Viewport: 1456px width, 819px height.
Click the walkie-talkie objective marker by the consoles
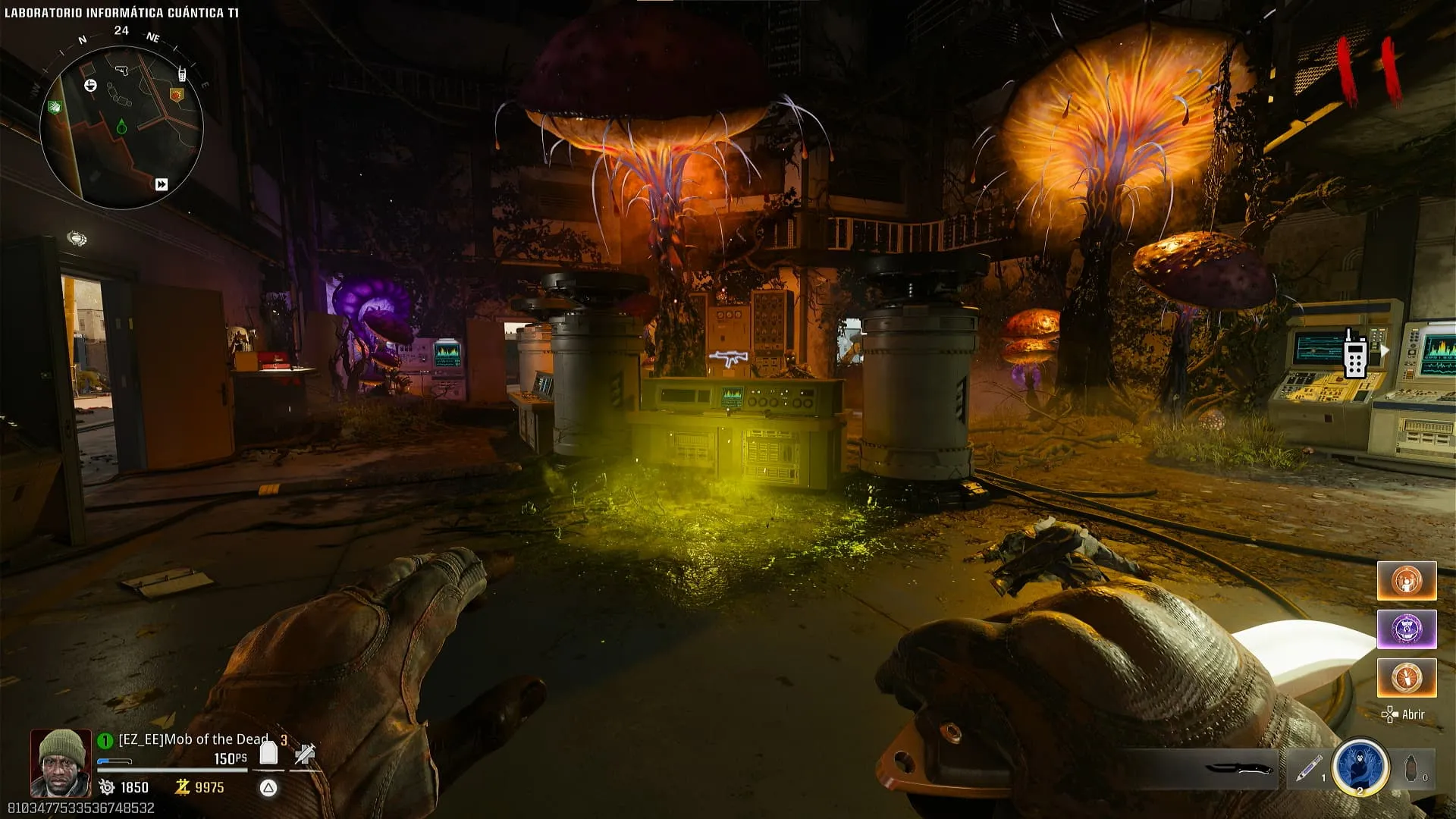1355,353
